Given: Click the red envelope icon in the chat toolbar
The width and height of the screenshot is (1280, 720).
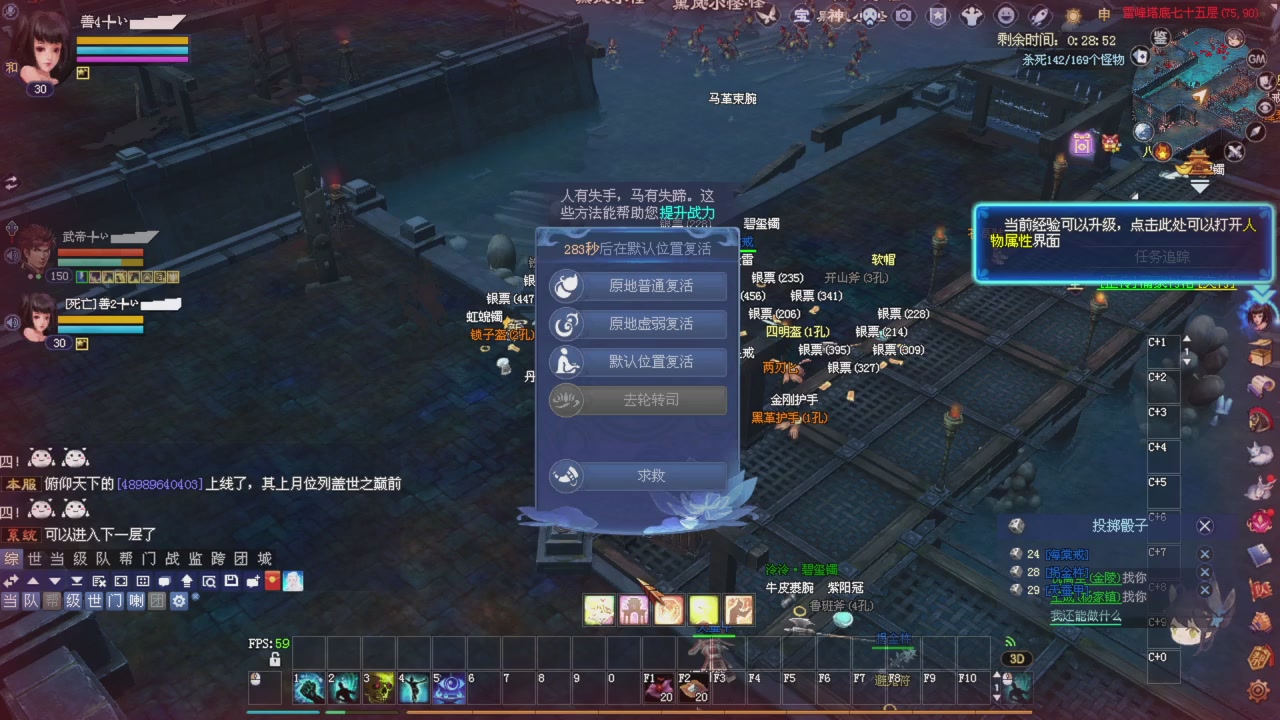Looking at the screenshot, I should point(271,581).
